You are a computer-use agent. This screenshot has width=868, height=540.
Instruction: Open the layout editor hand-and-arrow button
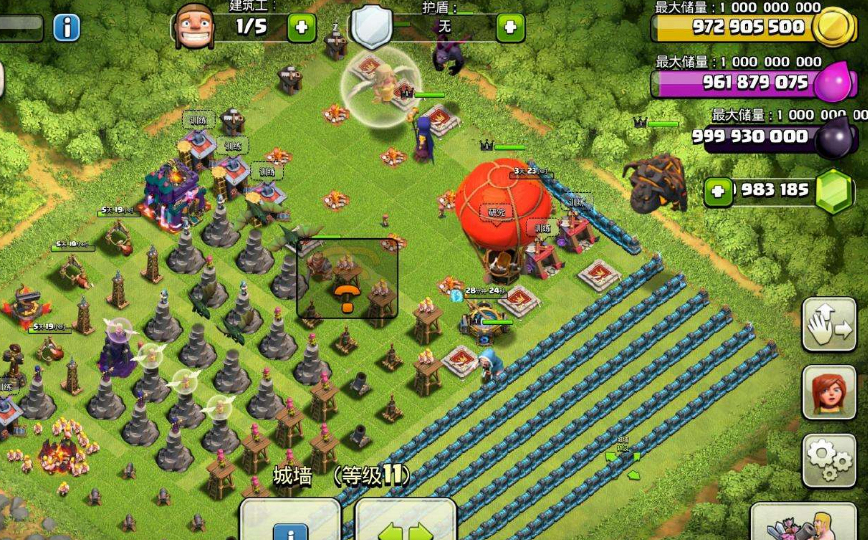(x=829, y=324)
